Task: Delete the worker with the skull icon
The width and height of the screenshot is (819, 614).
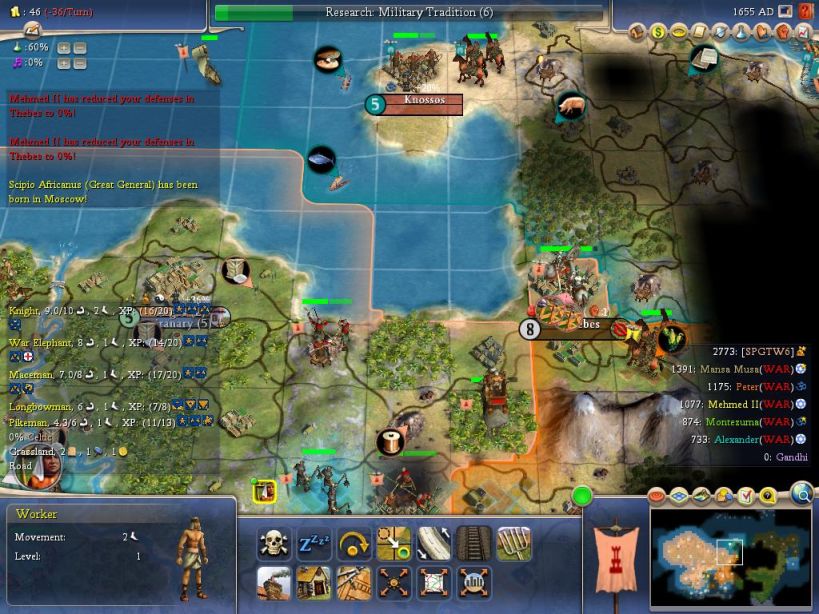Action: [274, 544]
